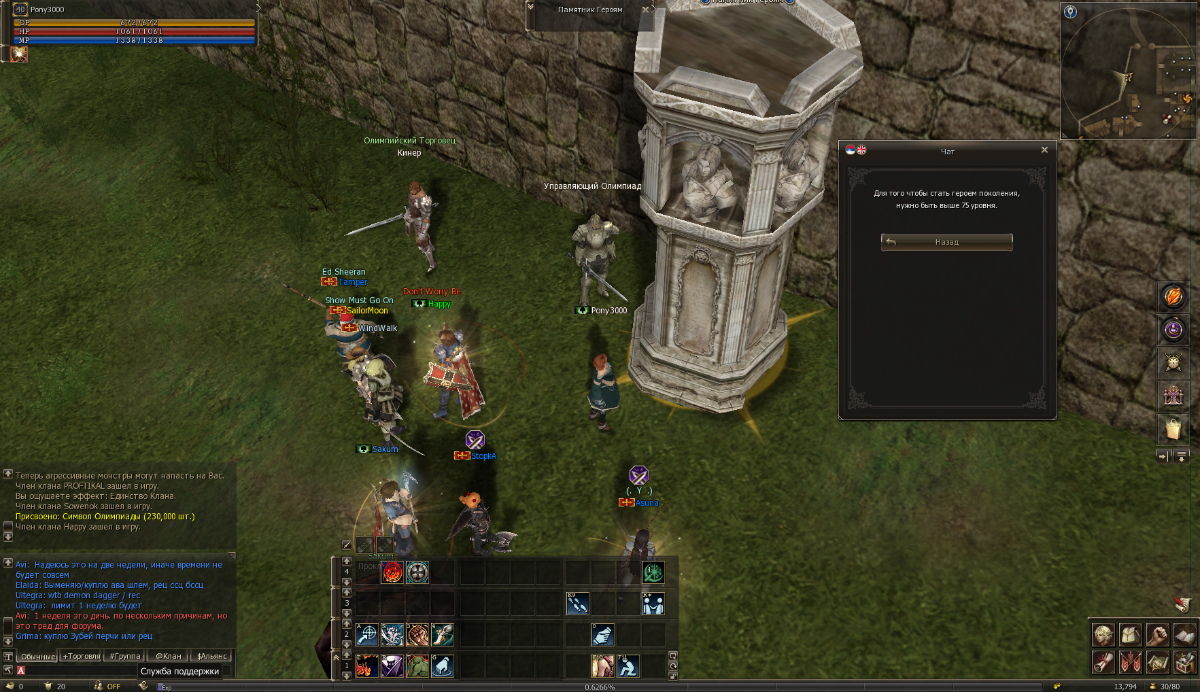The width and height of the screenshot is (1200, 692).
Task: Switch to the @Клан chat tab
Action: (169, 656)
